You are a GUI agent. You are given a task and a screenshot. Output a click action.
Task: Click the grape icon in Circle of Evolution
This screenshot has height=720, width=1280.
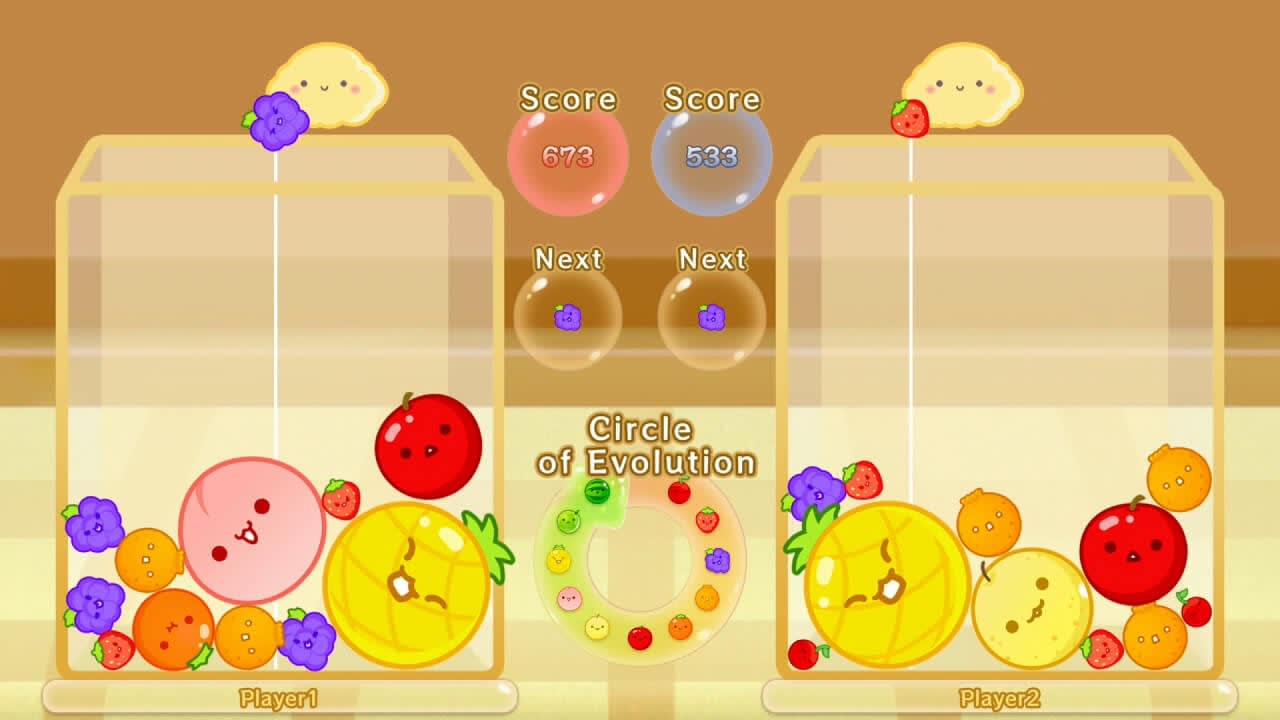715,562
